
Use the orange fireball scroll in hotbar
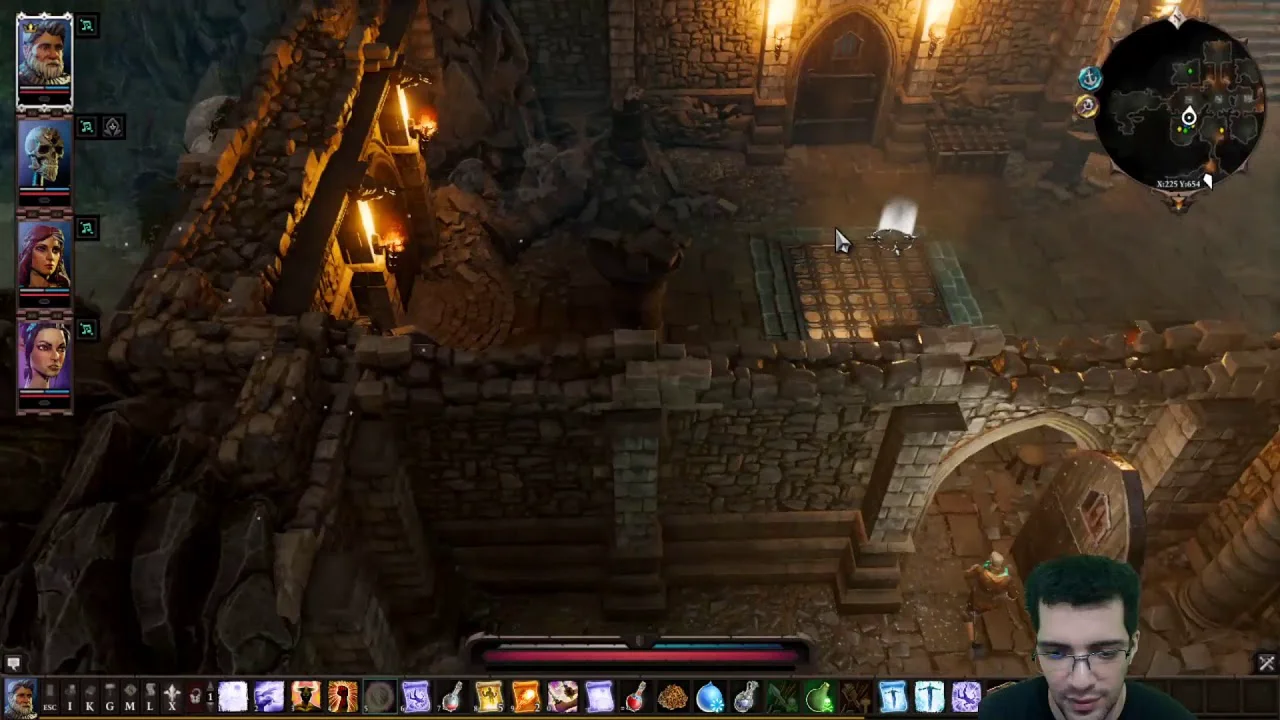tap(526, 696)
